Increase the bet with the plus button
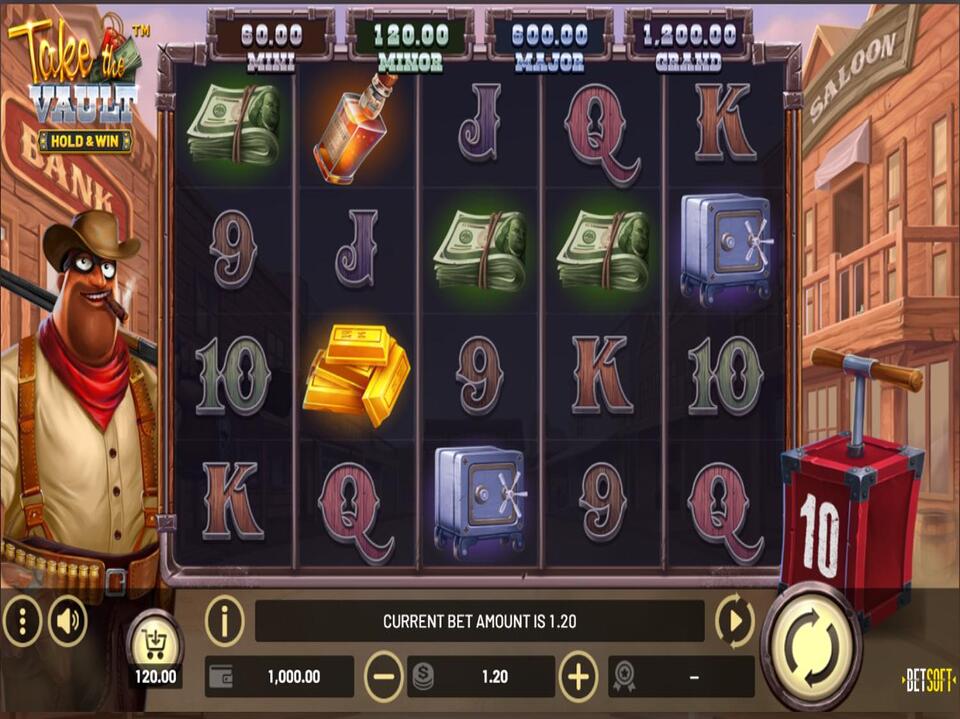 tap(578, 677)
